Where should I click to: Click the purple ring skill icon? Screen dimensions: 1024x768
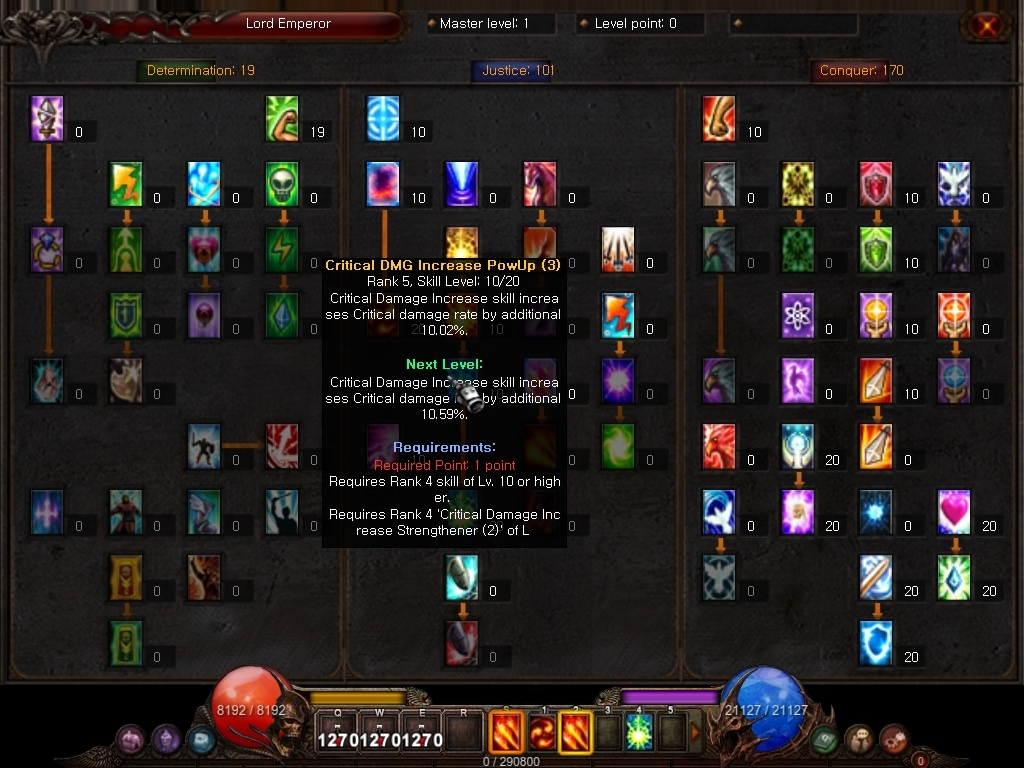click(x=47, y=250)
